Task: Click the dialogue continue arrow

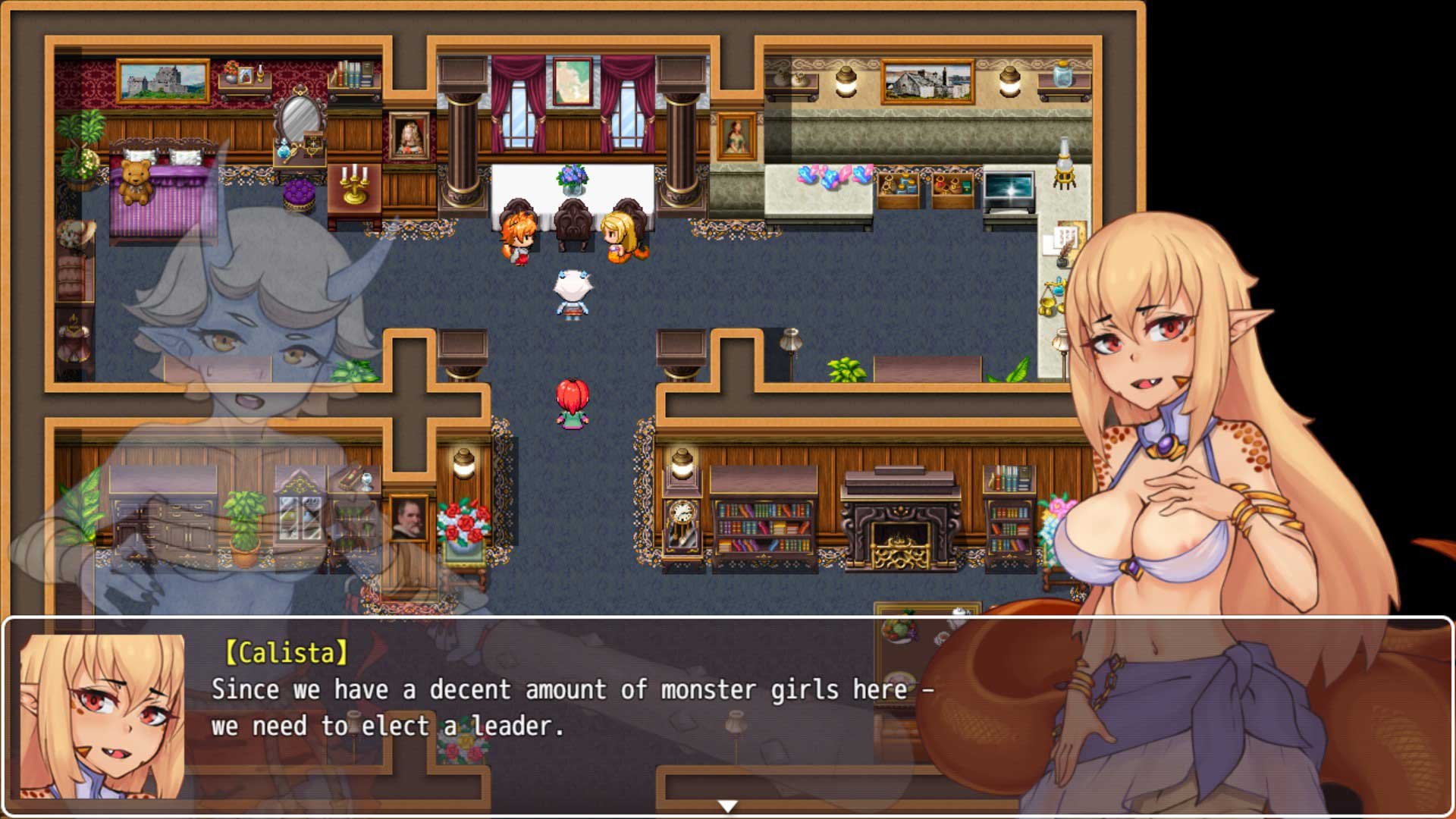Action: (727, 806)
